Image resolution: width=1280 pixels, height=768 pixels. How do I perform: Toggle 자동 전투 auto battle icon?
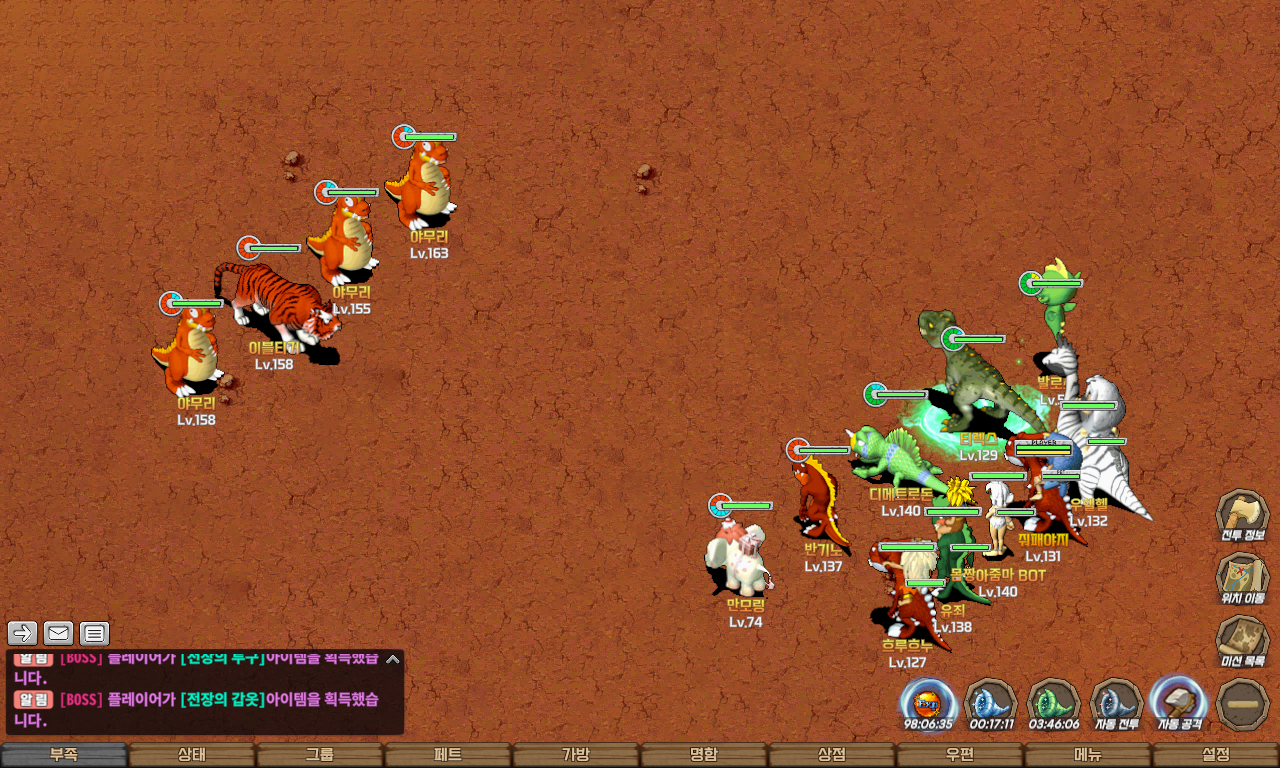[1116, 704]
